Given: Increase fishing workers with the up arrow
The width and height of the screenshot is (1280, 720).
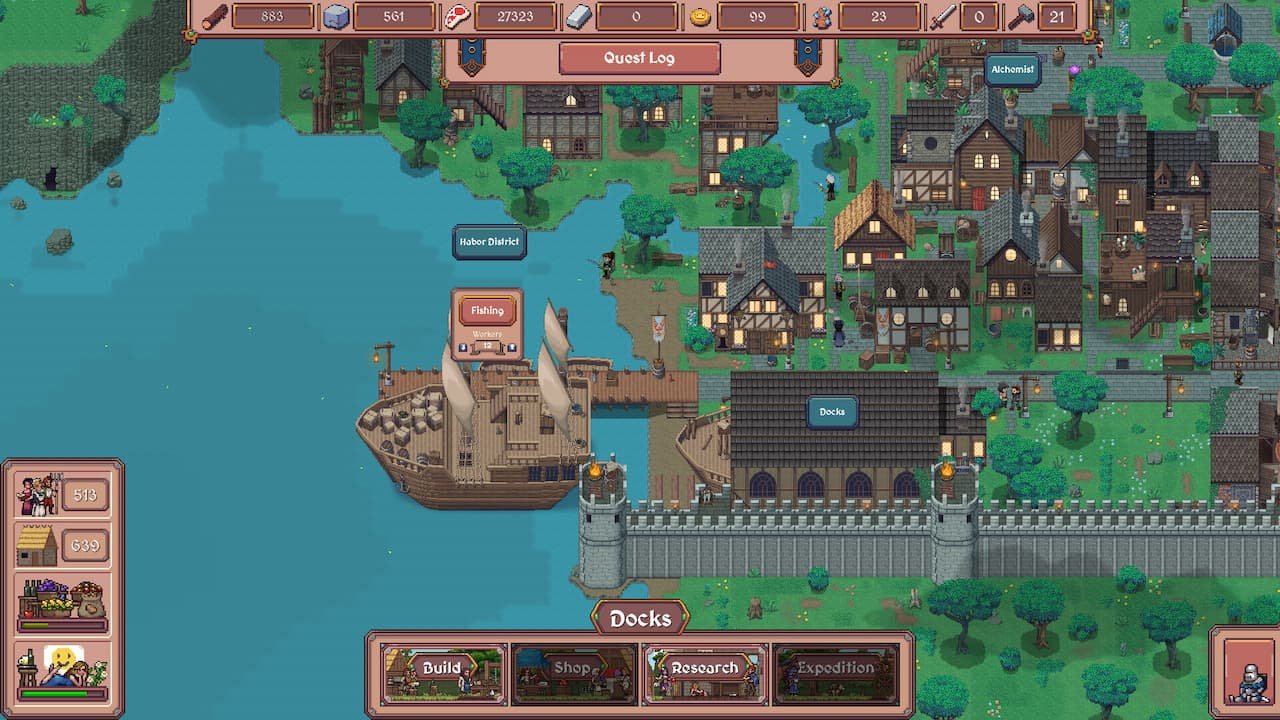Looking at the screenshot, I should click(512, 347).
